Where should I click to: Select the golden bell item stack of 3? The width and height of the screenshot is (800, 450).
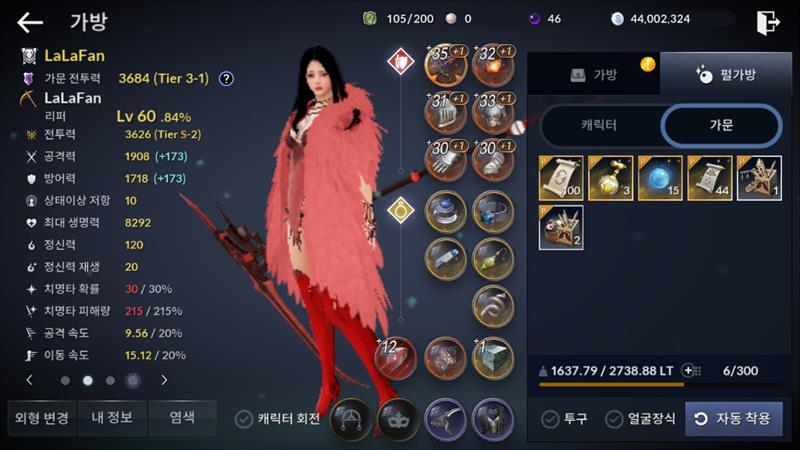tap(611, 178)
